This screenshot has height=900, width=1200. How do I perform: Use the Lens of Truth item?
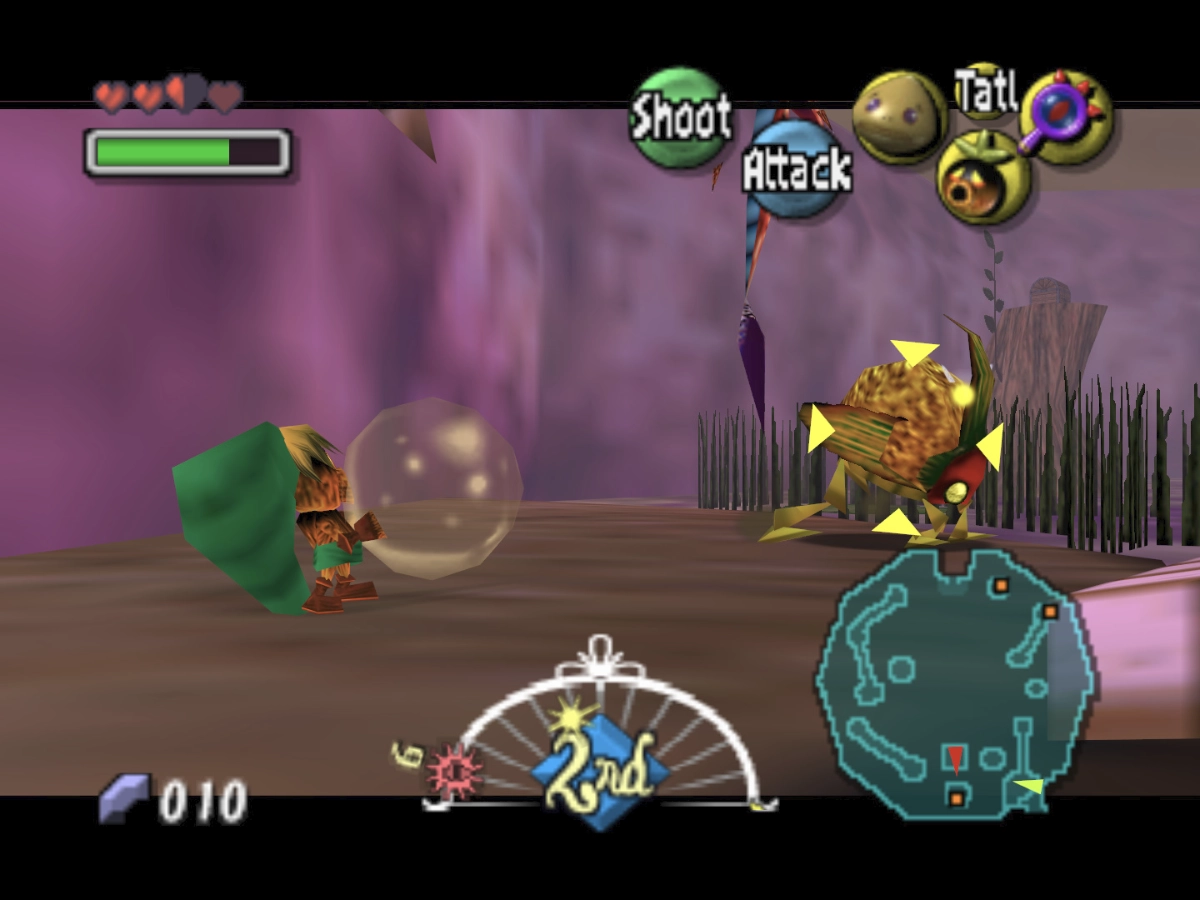1066,118
